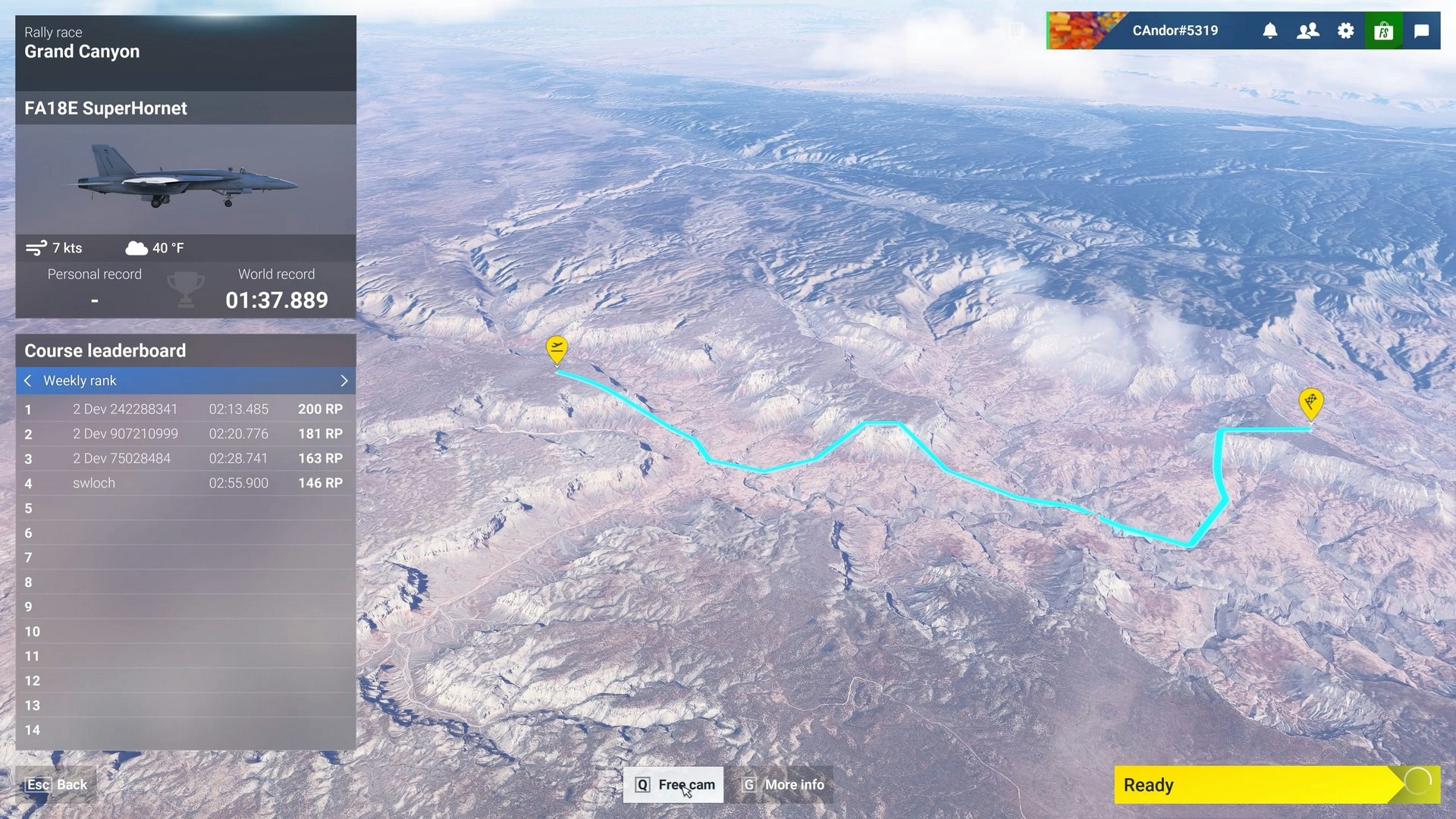Open the CAndor#5319 player profile
The width and height of the screenshot is (1456, 819).
point(1175,31)
